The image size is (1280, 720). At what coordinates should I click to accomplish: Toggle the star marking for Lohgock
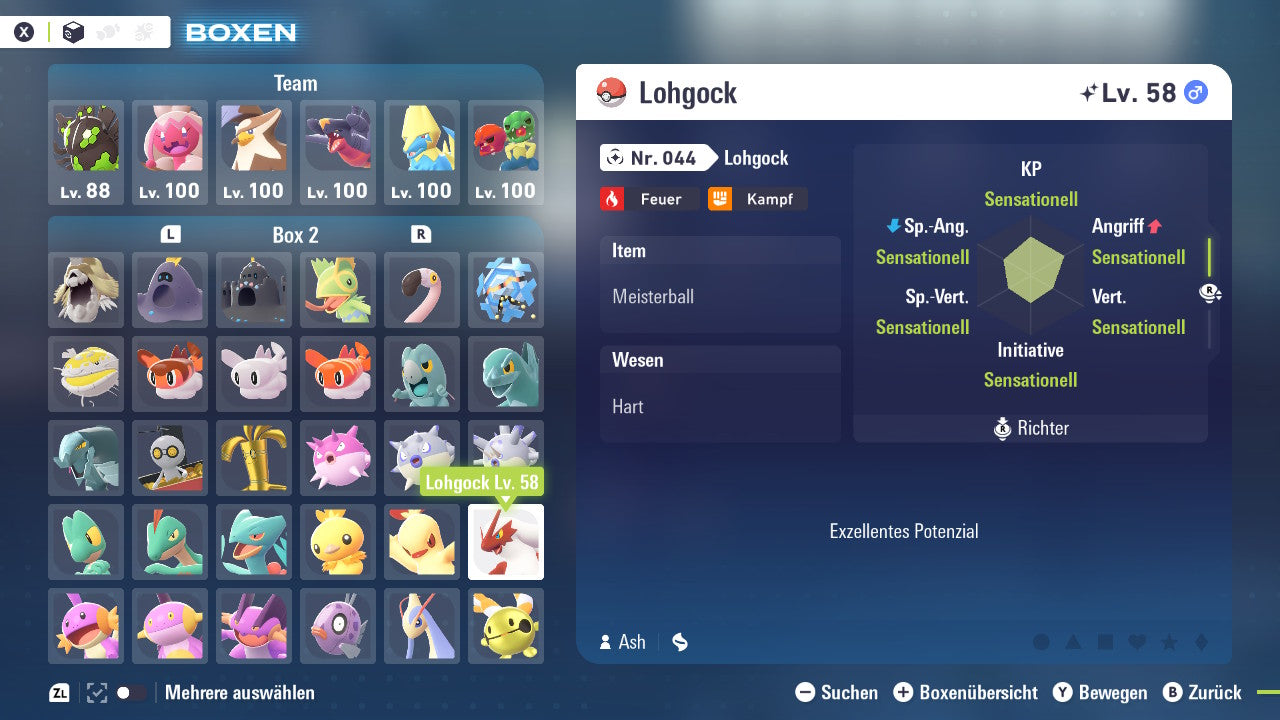tap(1168, 642)
